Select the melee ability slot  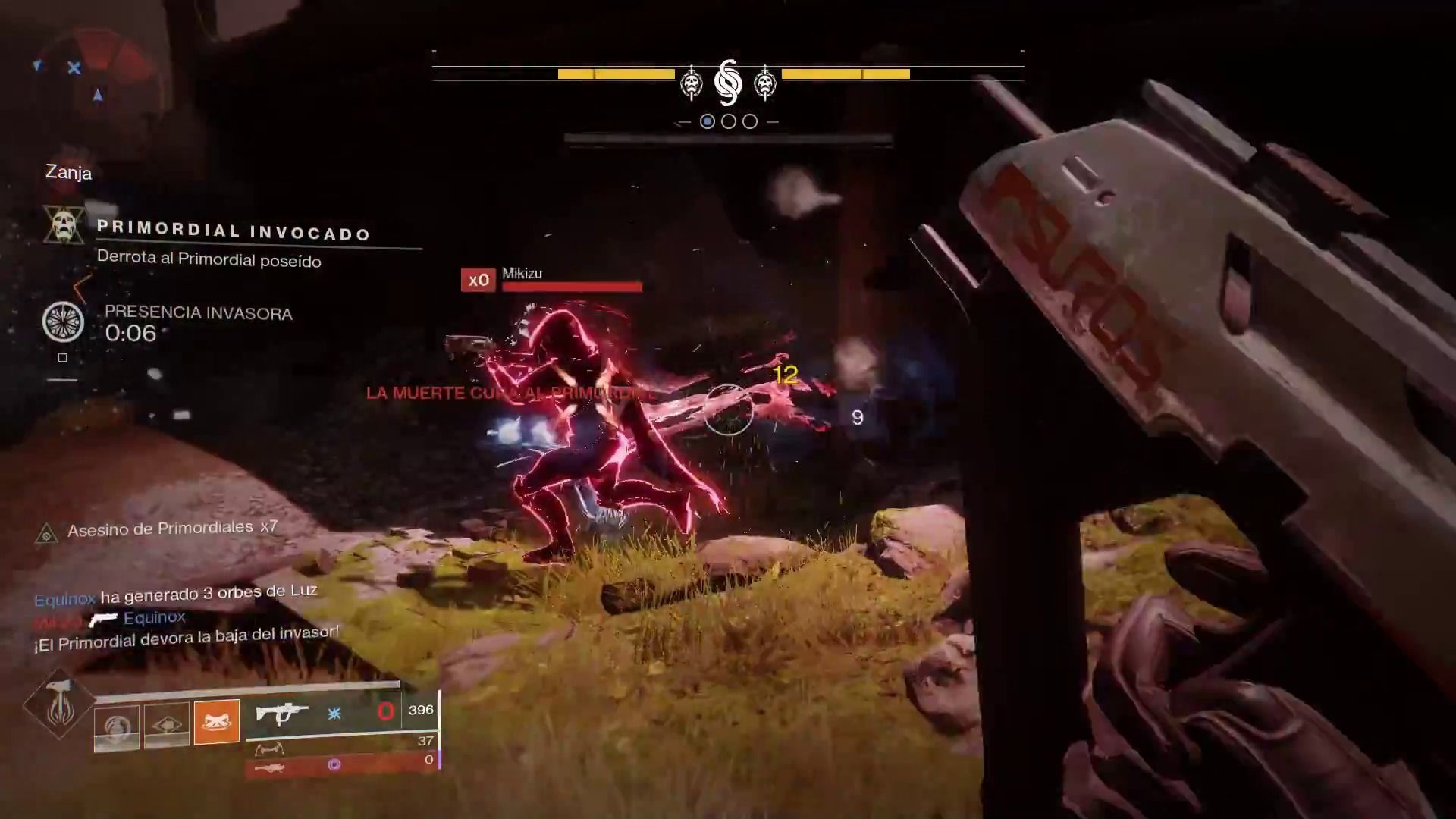[167, 725]
